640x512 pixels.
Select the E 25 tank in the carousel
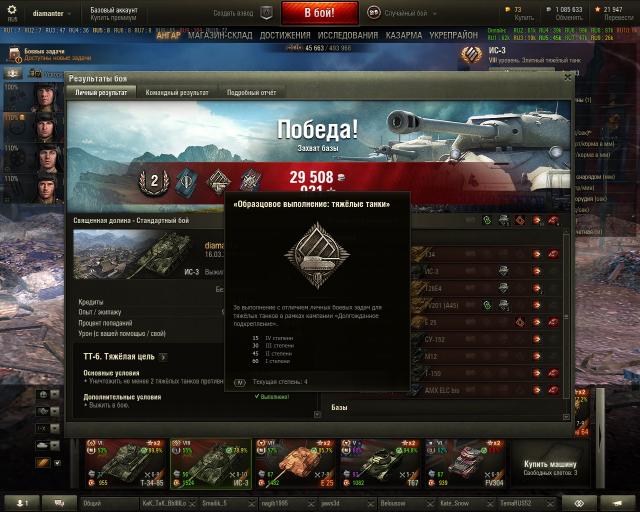click(x=296, y=461)
